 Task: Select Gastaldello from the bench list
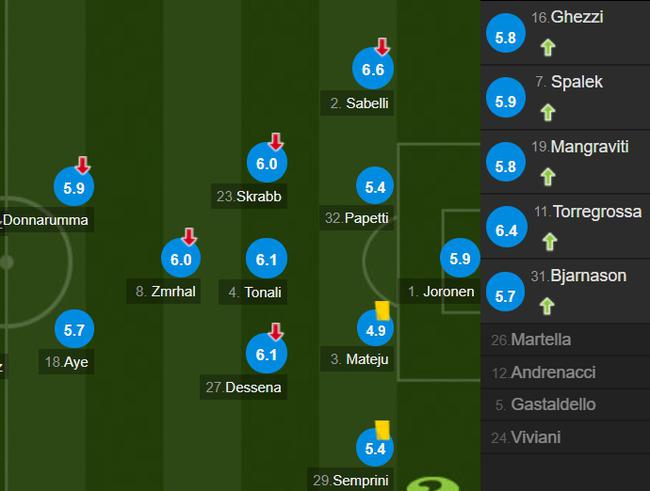565,405
